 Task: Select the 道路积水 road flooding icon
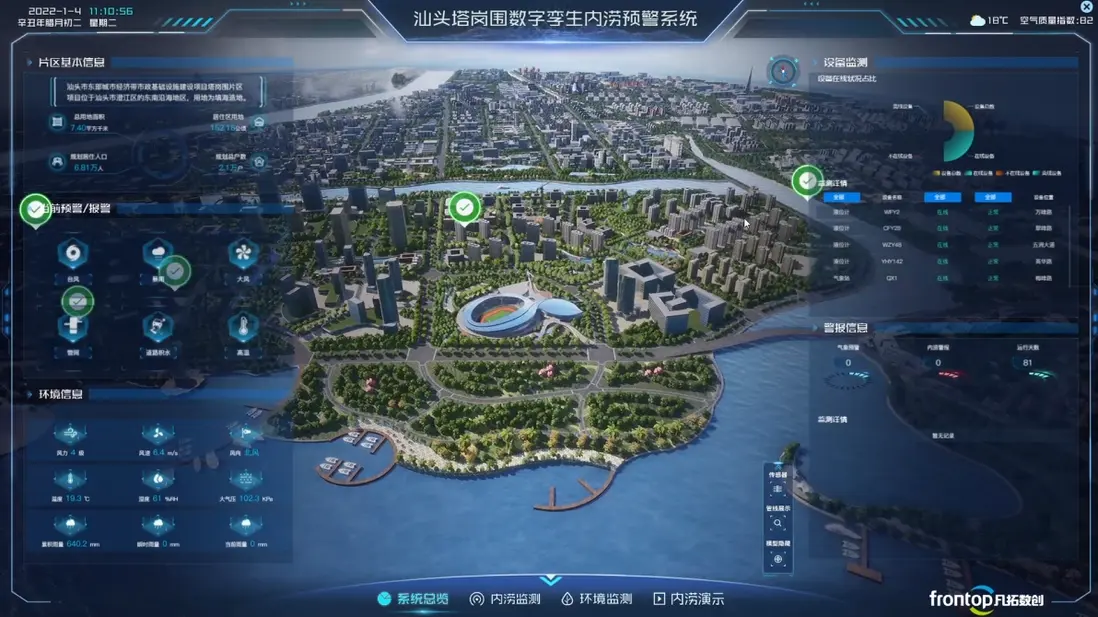coord(157,328)
